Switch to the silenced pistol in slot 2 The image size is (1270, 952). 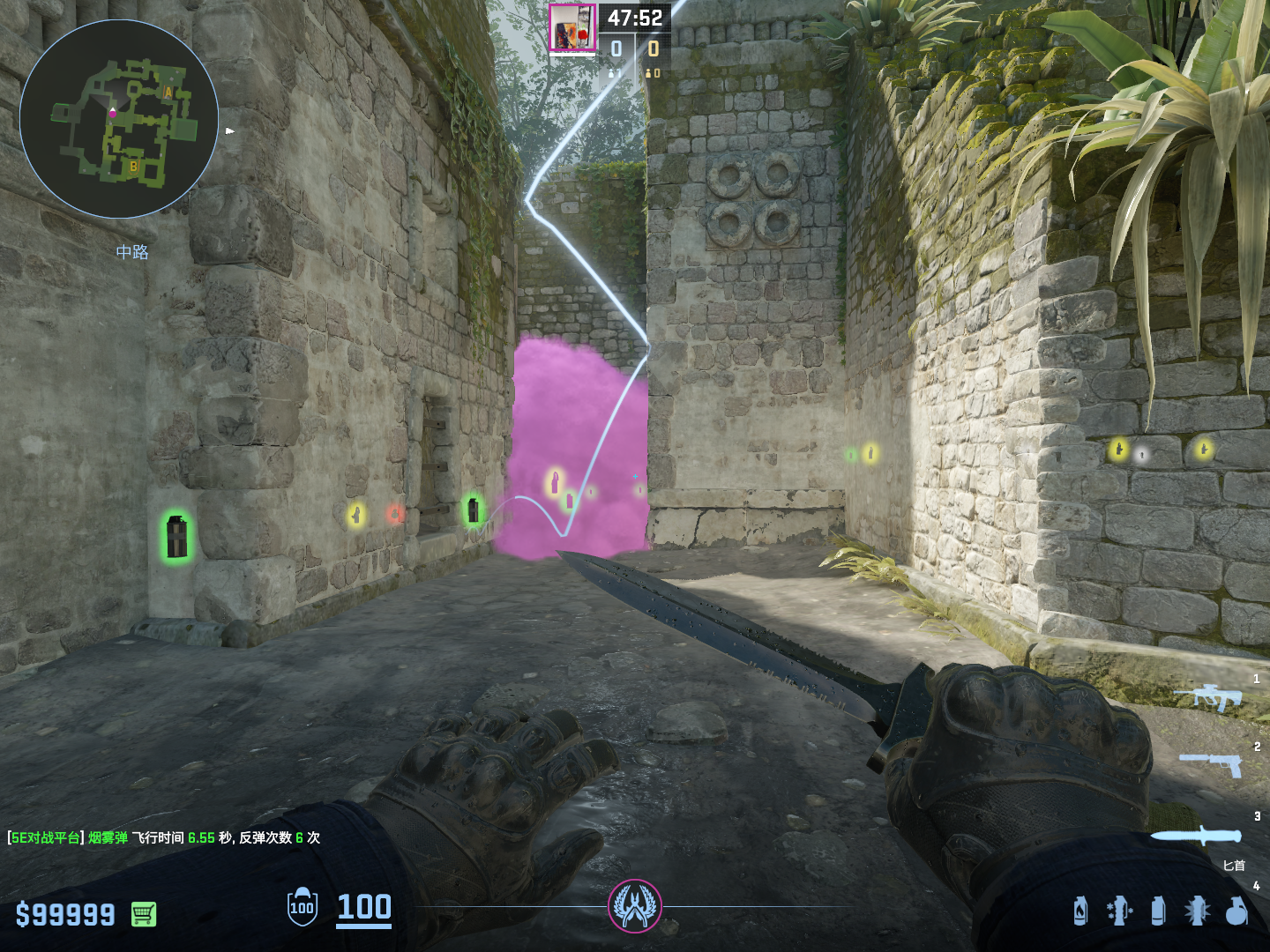[1211, 763]
